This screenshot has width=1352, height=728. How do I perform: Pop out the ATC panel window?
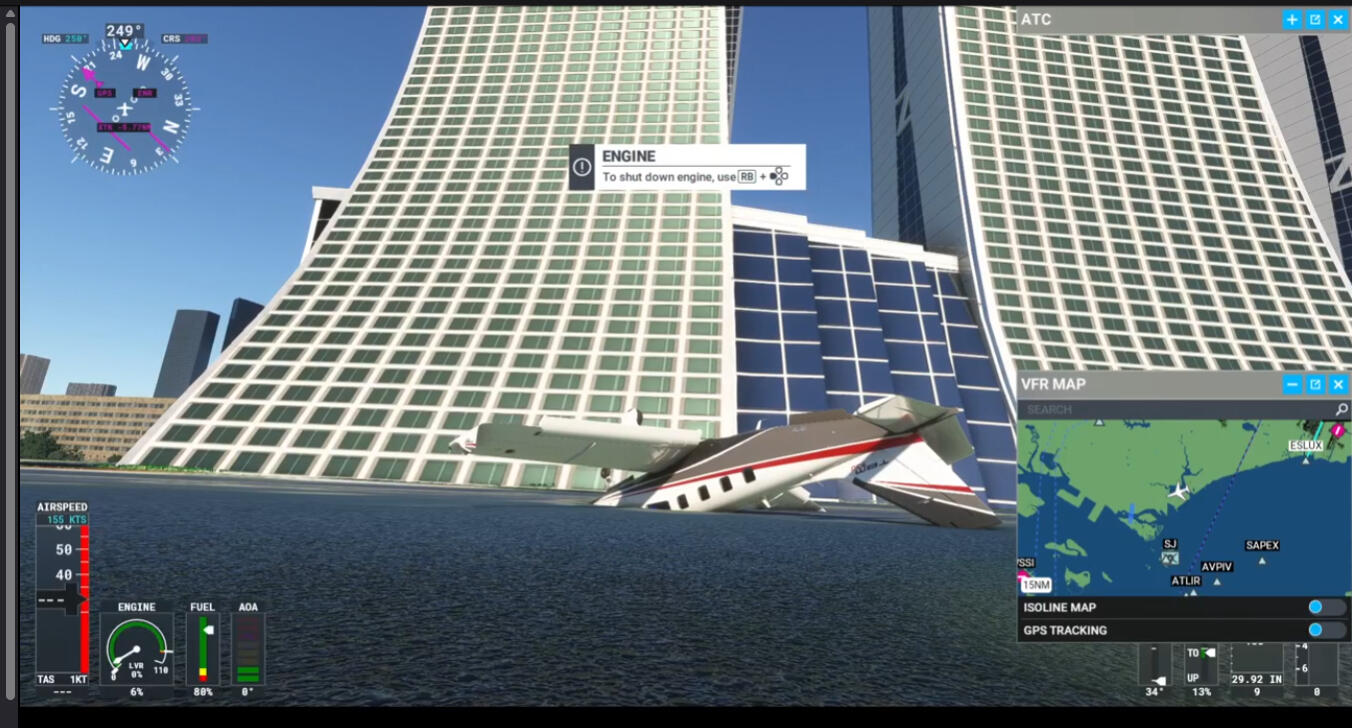[1315, 19]
